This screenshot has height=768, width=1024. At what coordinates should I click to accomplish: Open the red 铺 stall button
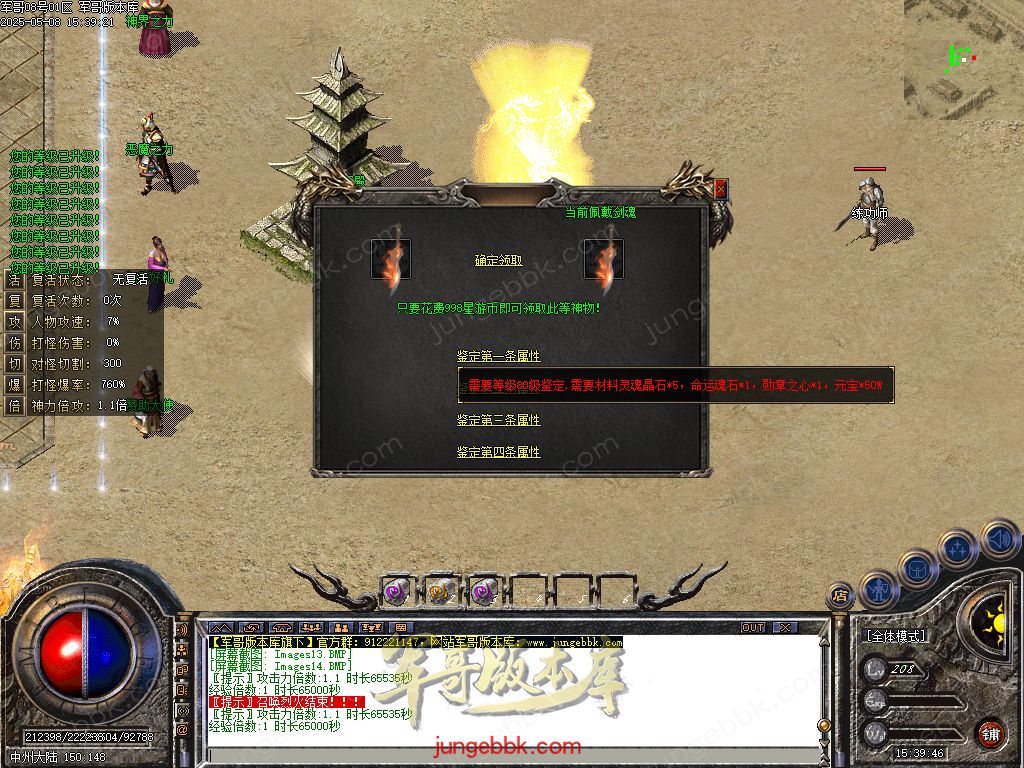click(989, 733)
